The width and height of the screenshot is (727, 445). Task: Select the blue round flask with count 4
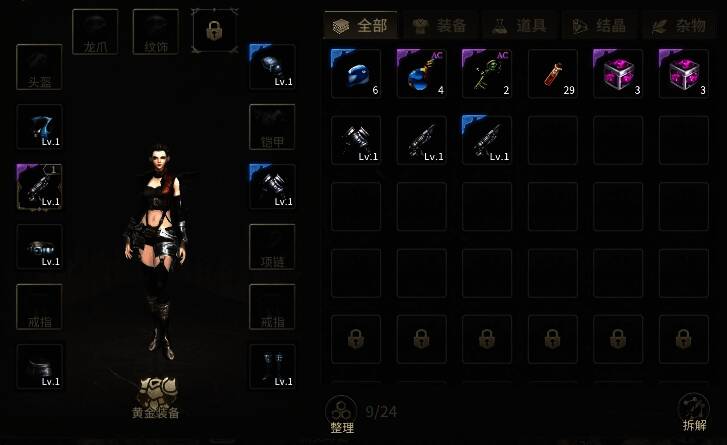click(x=421, y=74)
